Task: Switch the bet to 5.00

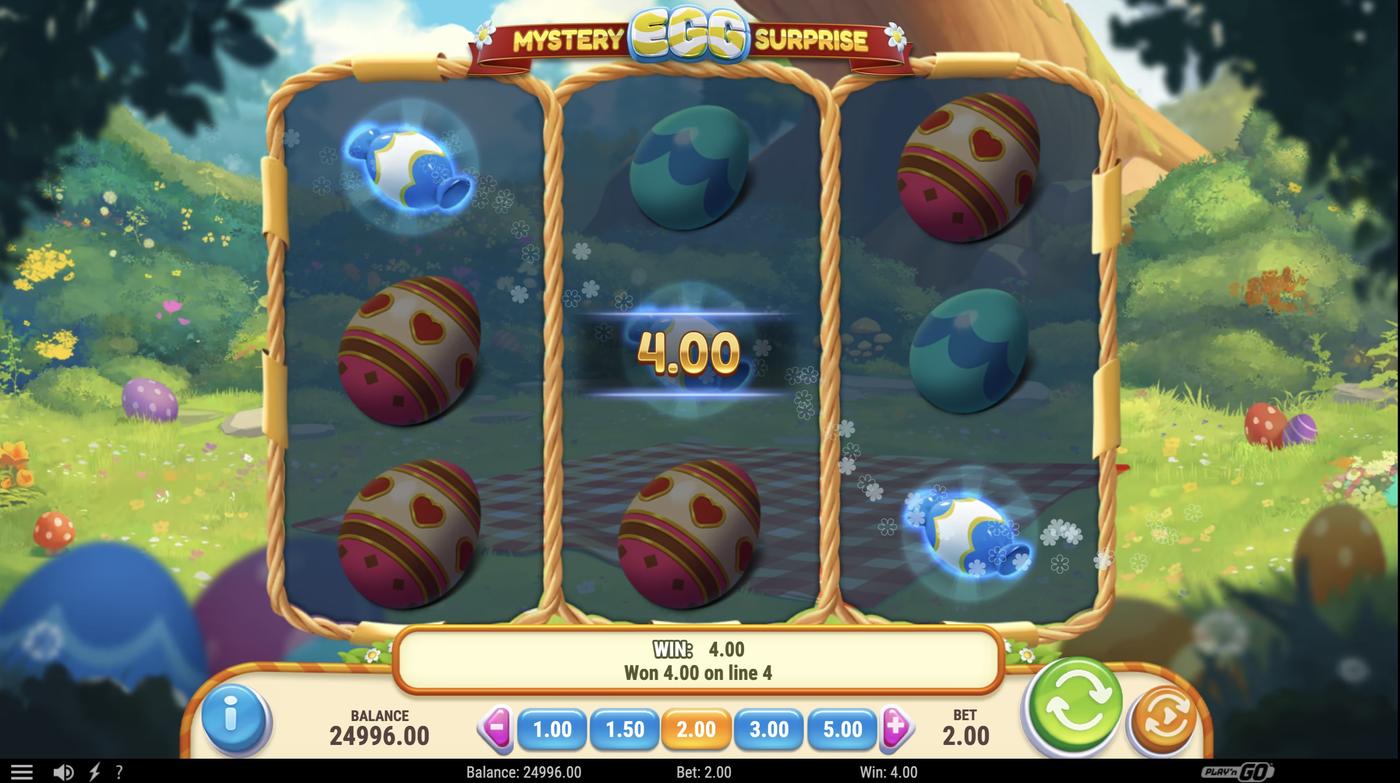Action: point(841,730)
